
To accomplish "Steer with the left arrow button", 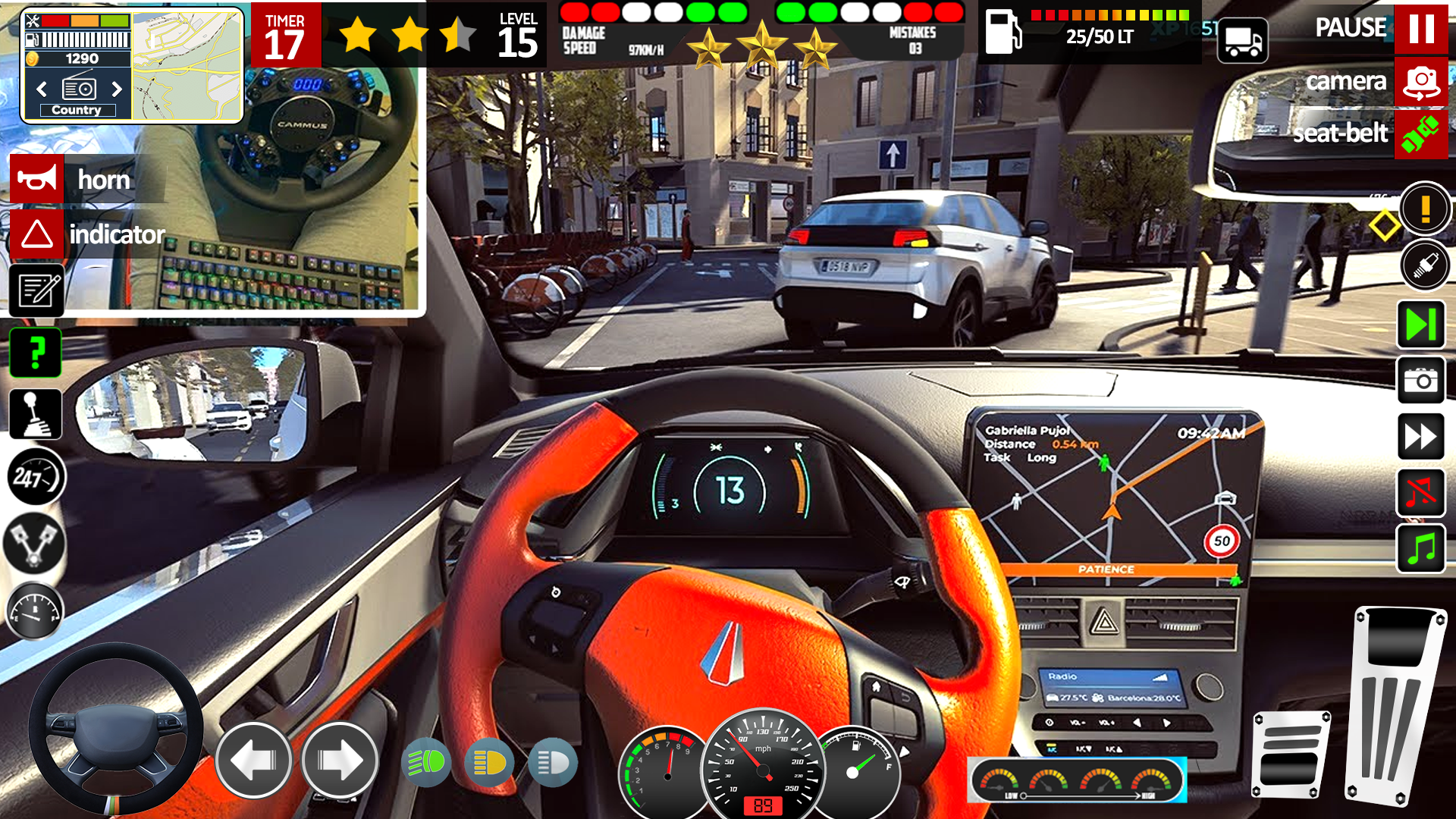I will 253,760.
